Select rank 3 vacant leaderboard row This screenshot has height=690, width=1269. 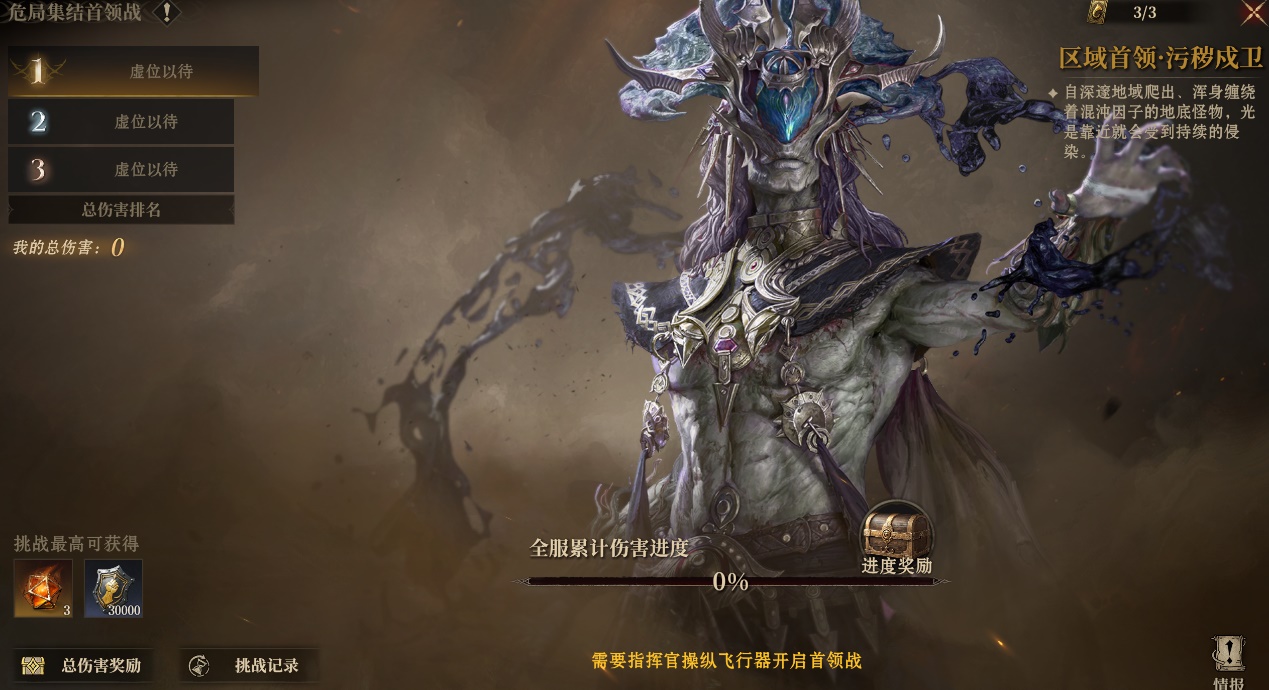(121, 170)
